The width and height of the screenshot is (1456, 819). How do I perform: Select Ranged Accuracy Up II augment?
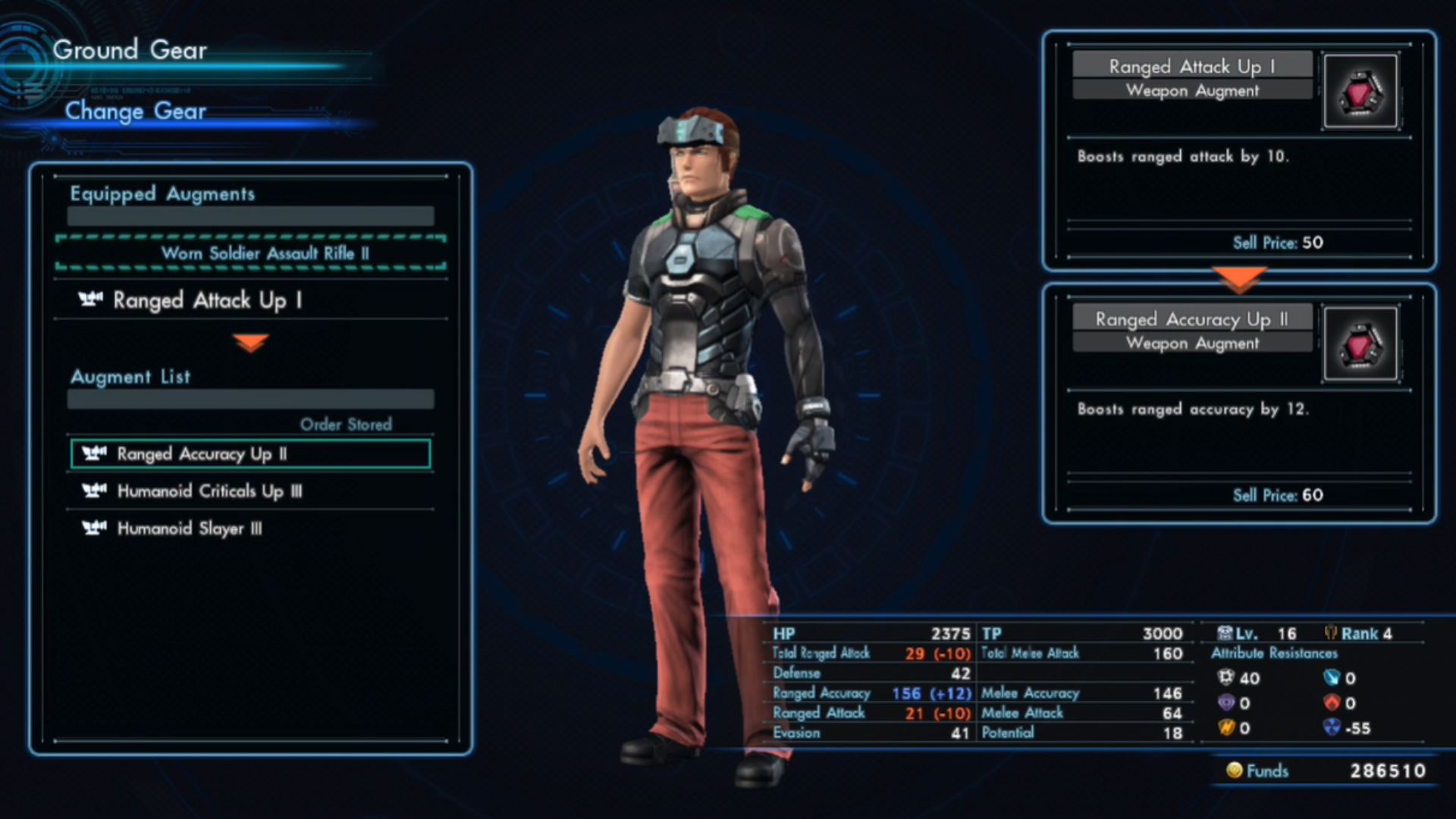pos(250,454)
